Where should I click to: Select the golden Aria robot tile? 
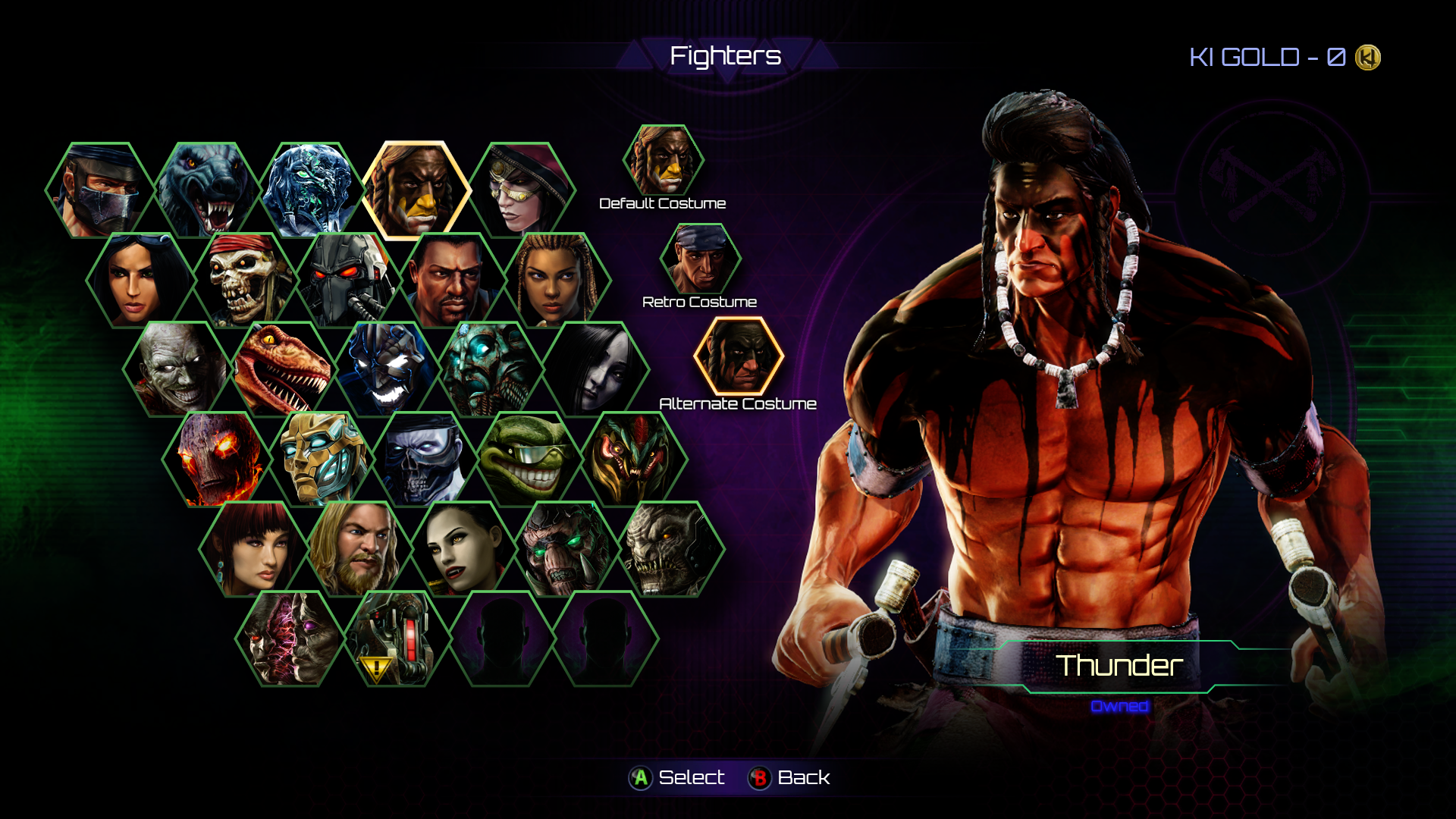tap(322, 460)
